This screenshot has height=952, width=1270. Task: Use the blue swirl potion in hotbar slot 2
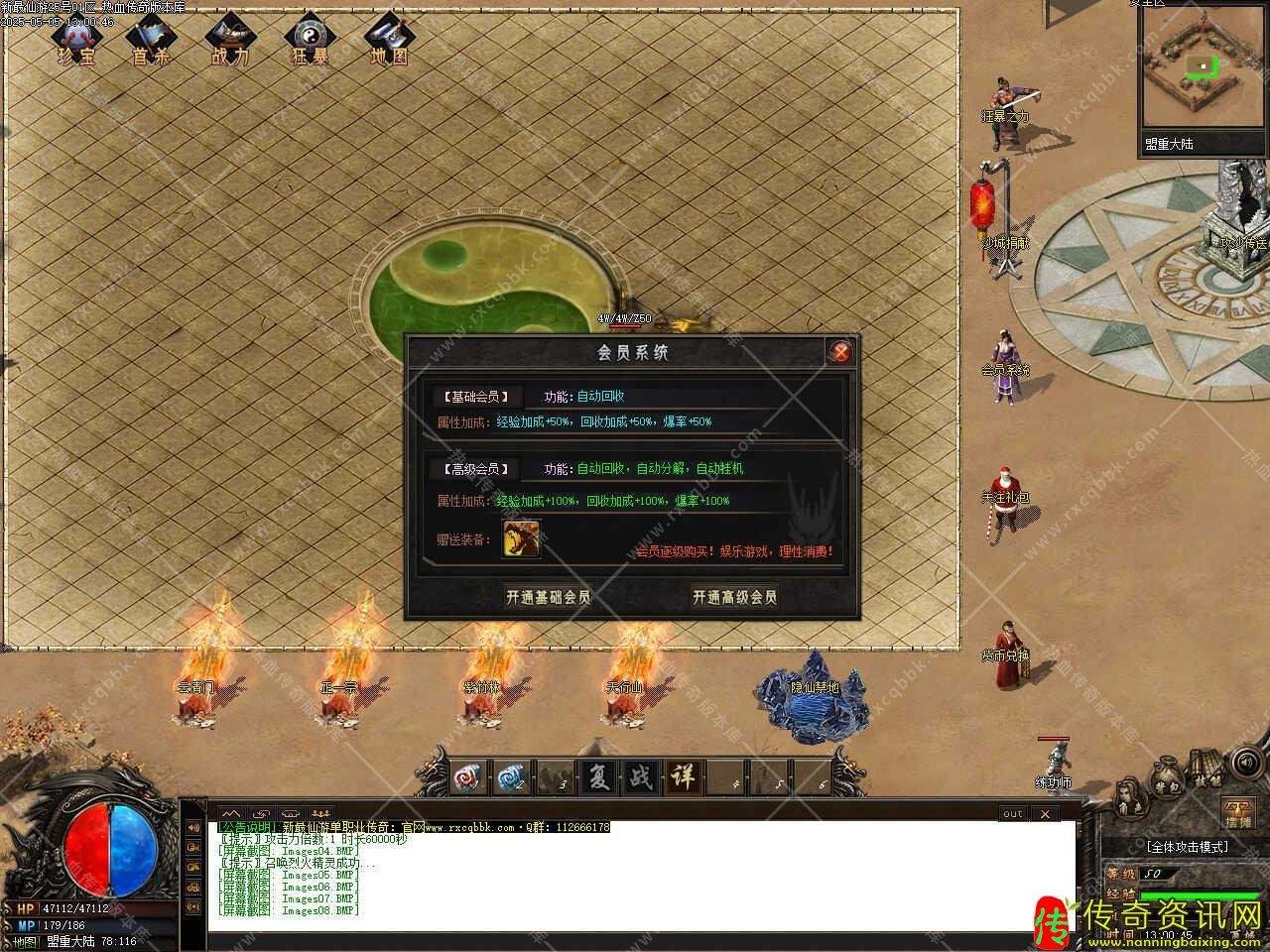[x=512, y=778]
